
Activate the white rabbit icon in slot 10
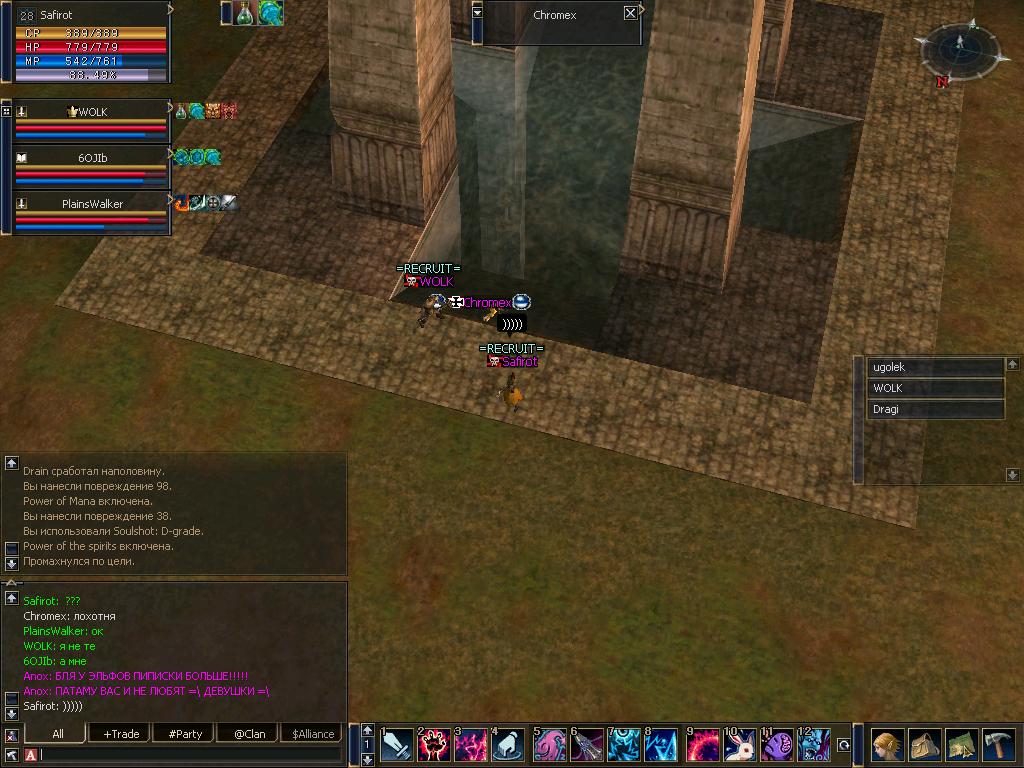(739, 745)
